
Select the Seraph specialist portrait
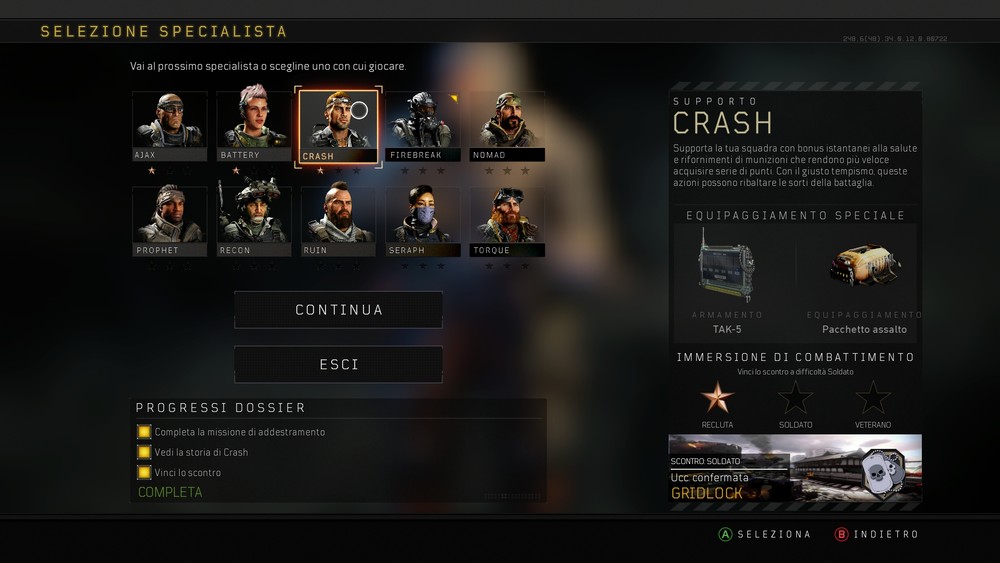click(423, 220)
